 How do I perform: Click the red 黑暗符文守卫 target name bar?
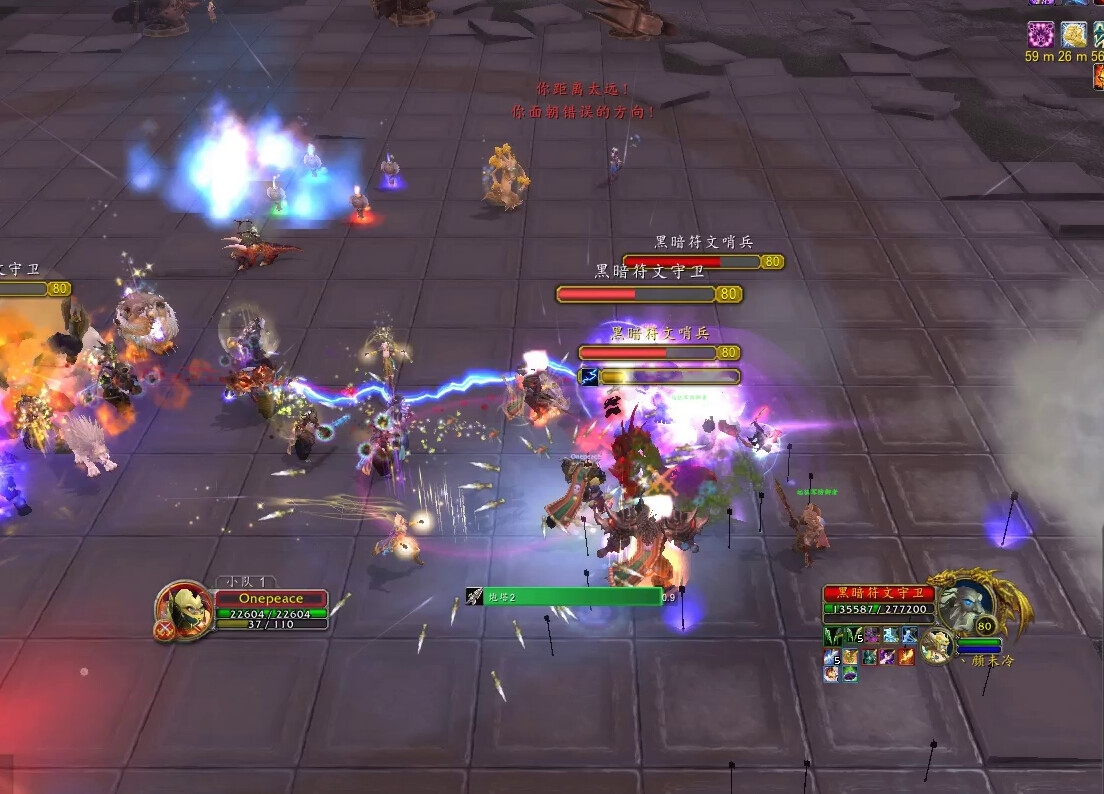tap(880, 594)
